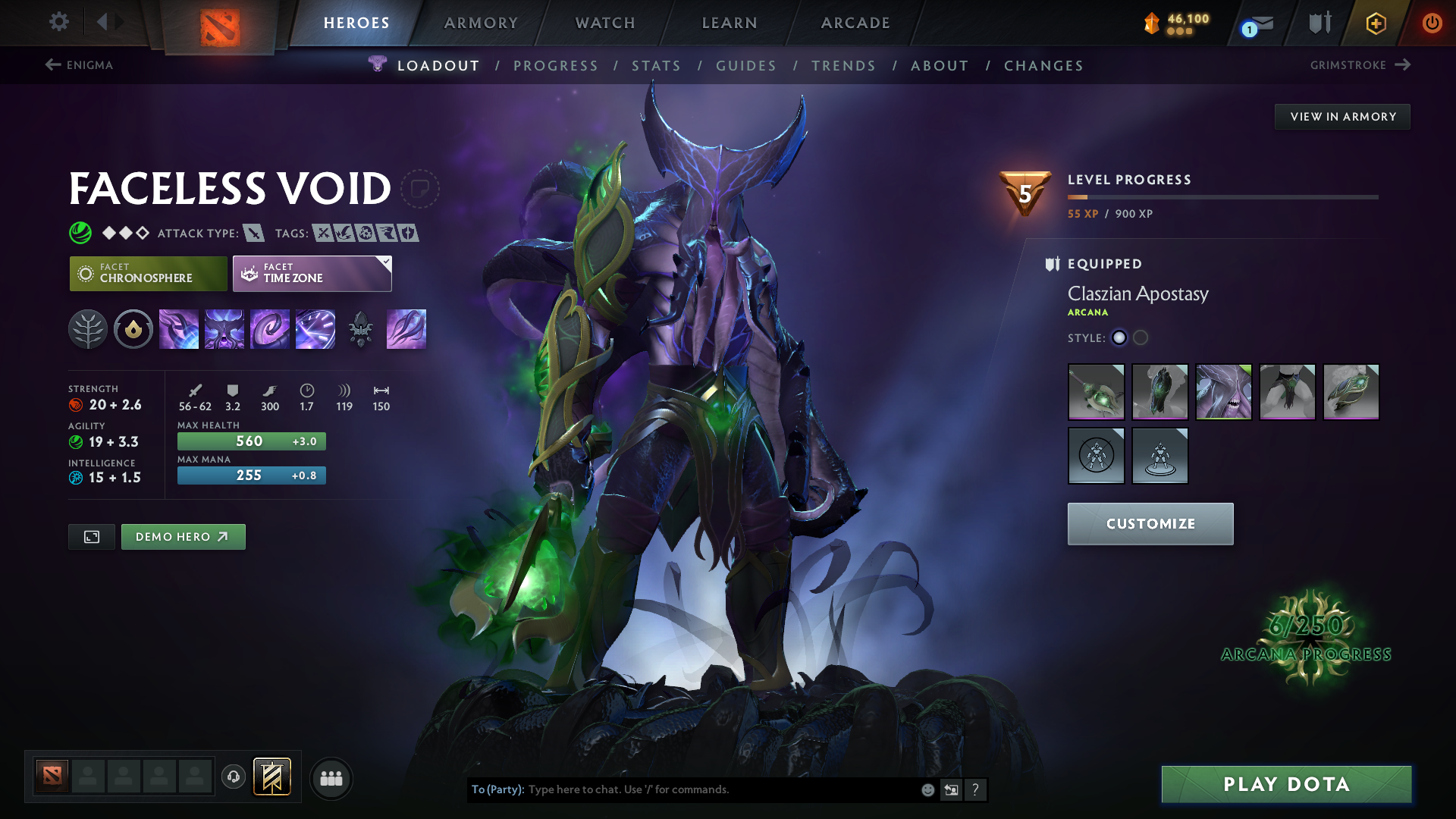The height and width of the screenshot is (819, 1456).
Task: Click View in Armory
Action: pos(1341,116)
